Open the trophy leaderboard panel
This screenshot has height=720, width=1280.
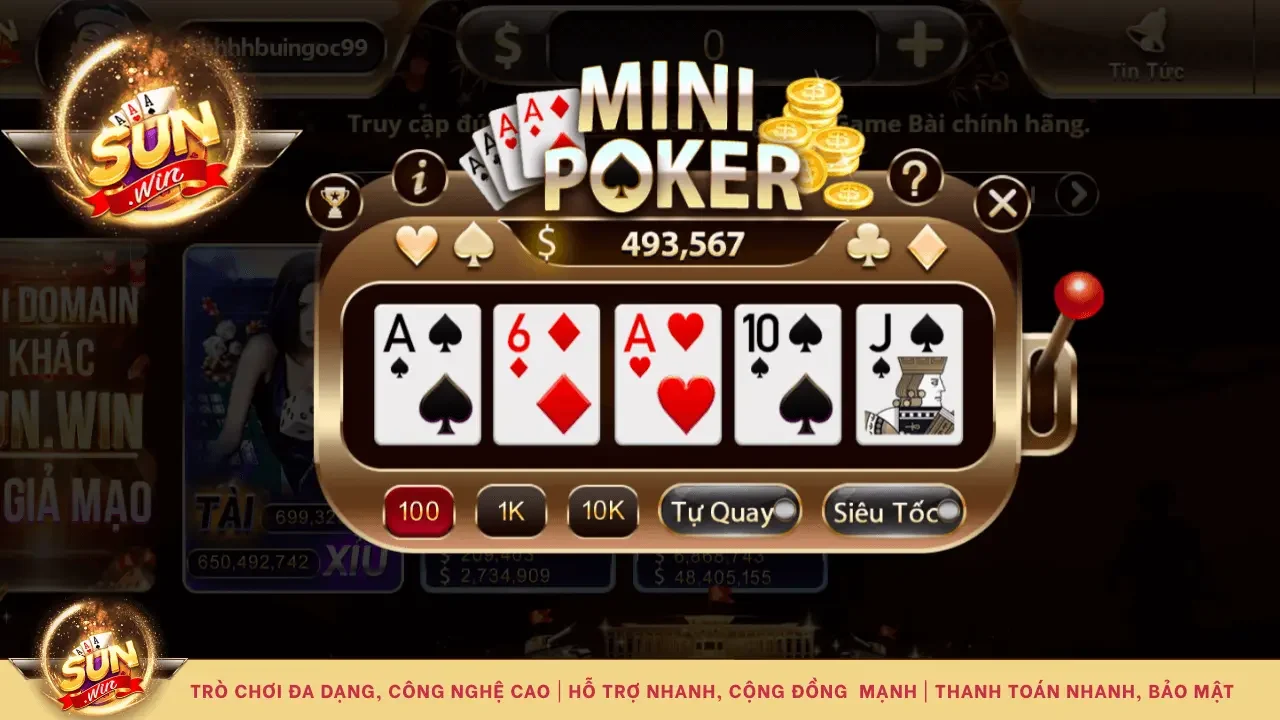[337, 200]
